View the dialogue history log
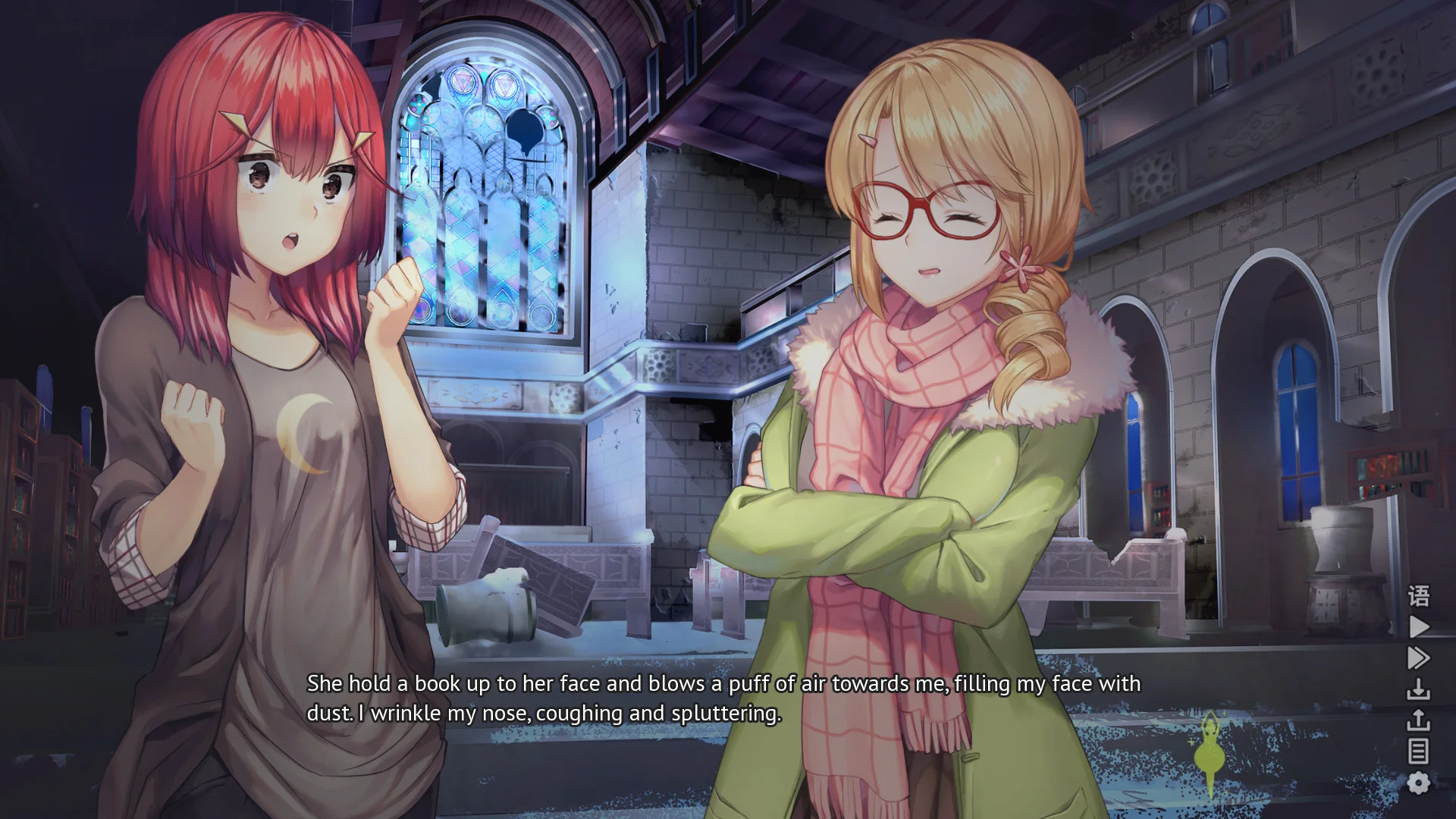 pyautogui.click(x=1417, y=749)
